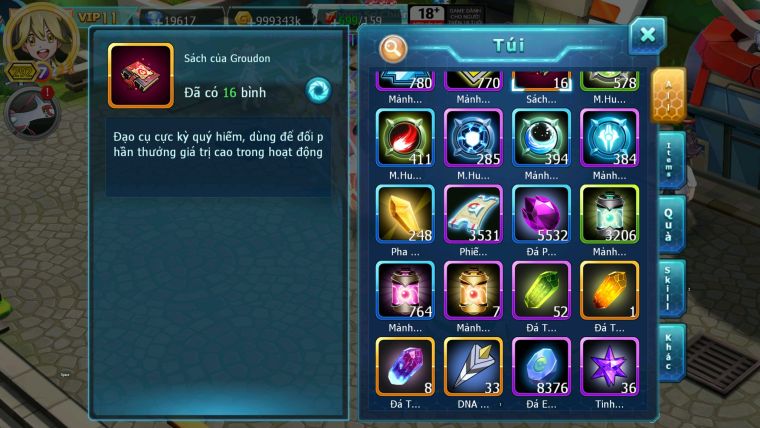Select the red orb item with 411

click(405, 137)
